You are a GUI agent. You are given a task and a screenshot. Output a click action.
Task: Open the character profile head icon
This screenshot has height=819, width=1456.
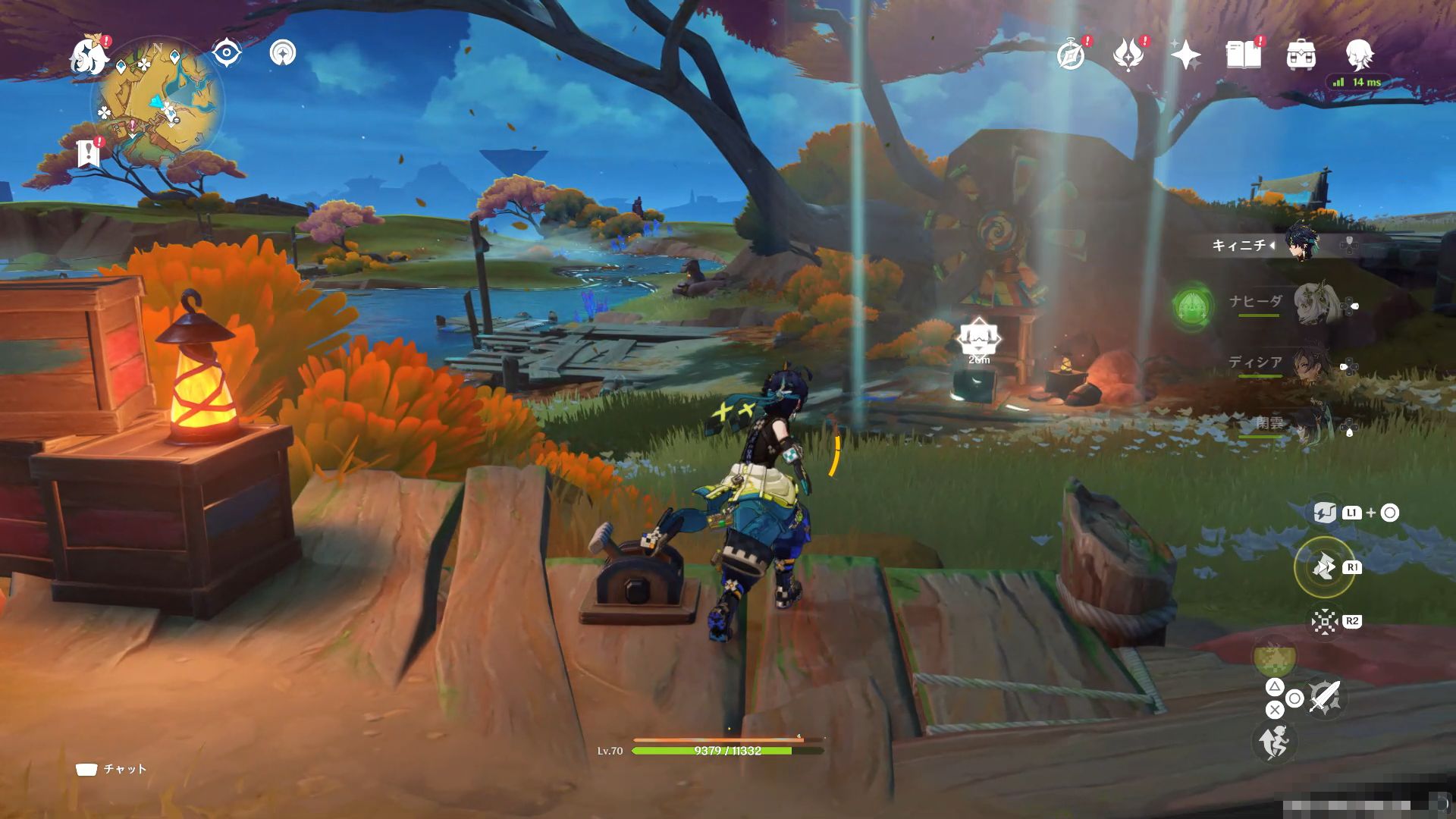tap(1358, 55)
